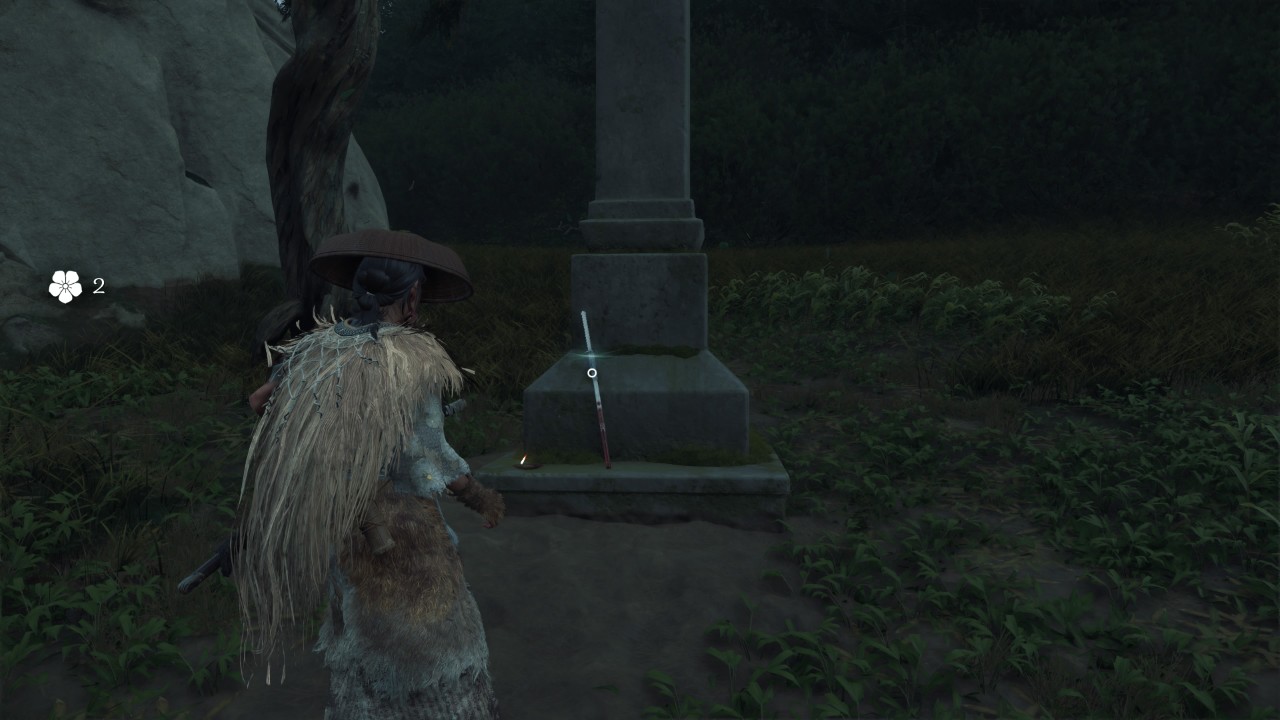Screen dimensions: 1280x720
Task: Click the white flower icon
Action: point(66,287)
